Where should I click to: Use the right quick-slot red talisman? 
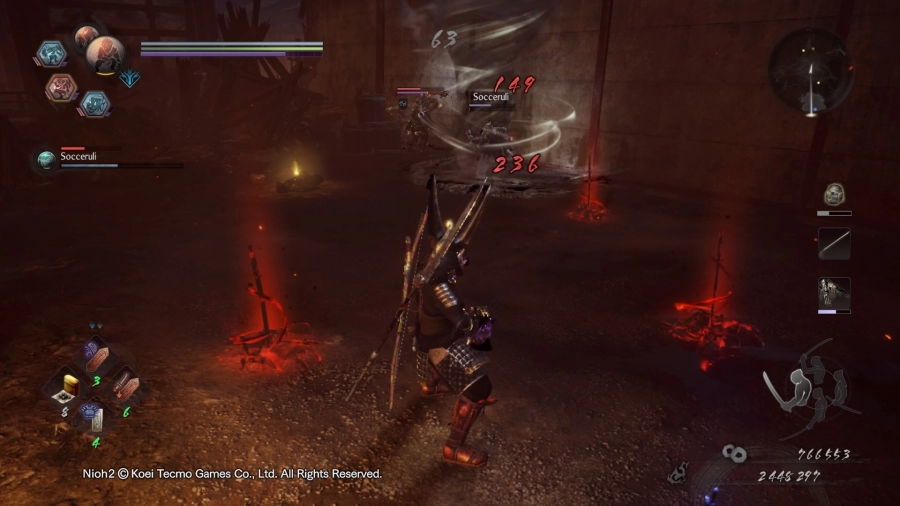122,386
